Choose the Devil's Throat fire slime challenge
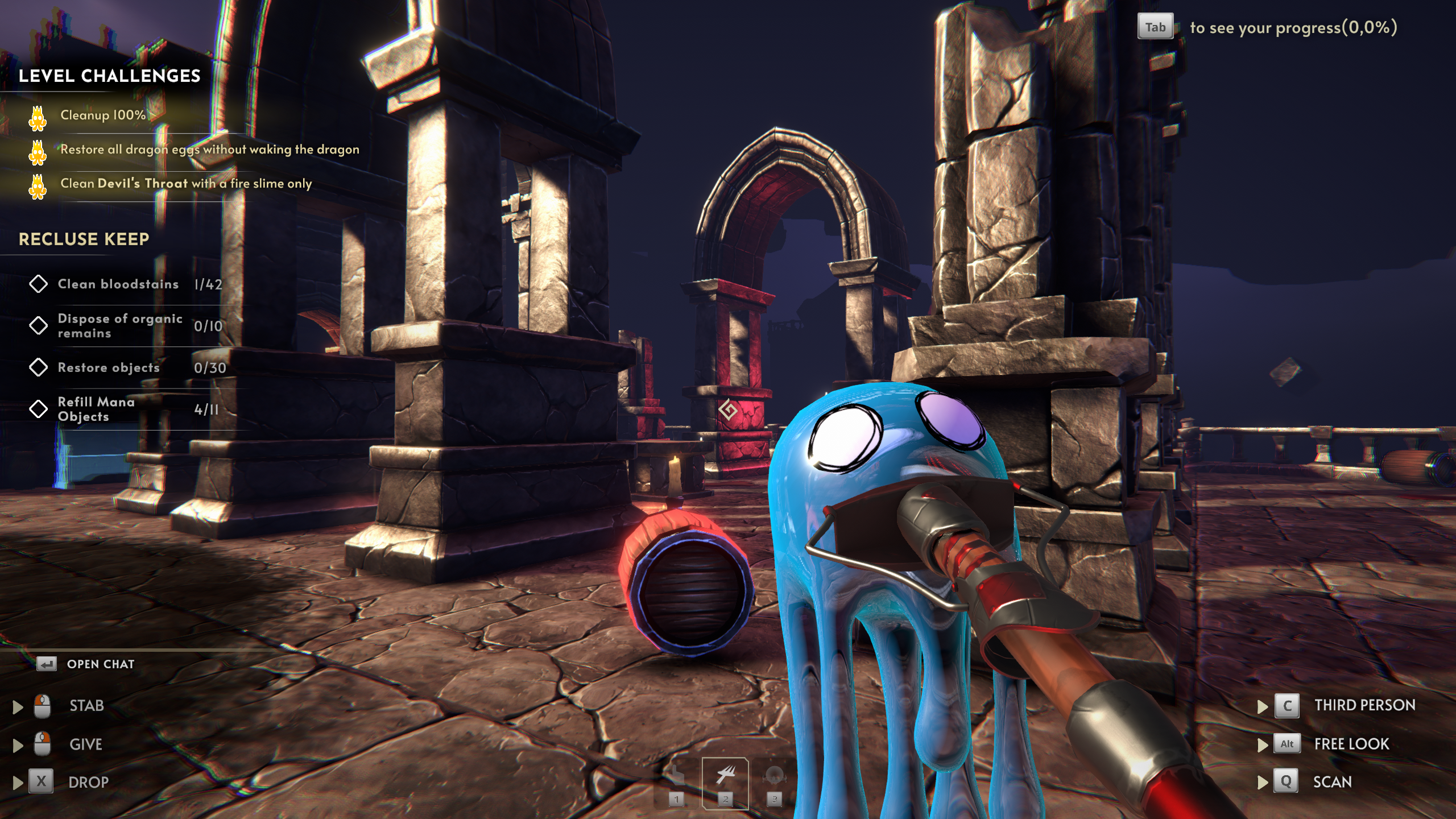 (186, 184)
